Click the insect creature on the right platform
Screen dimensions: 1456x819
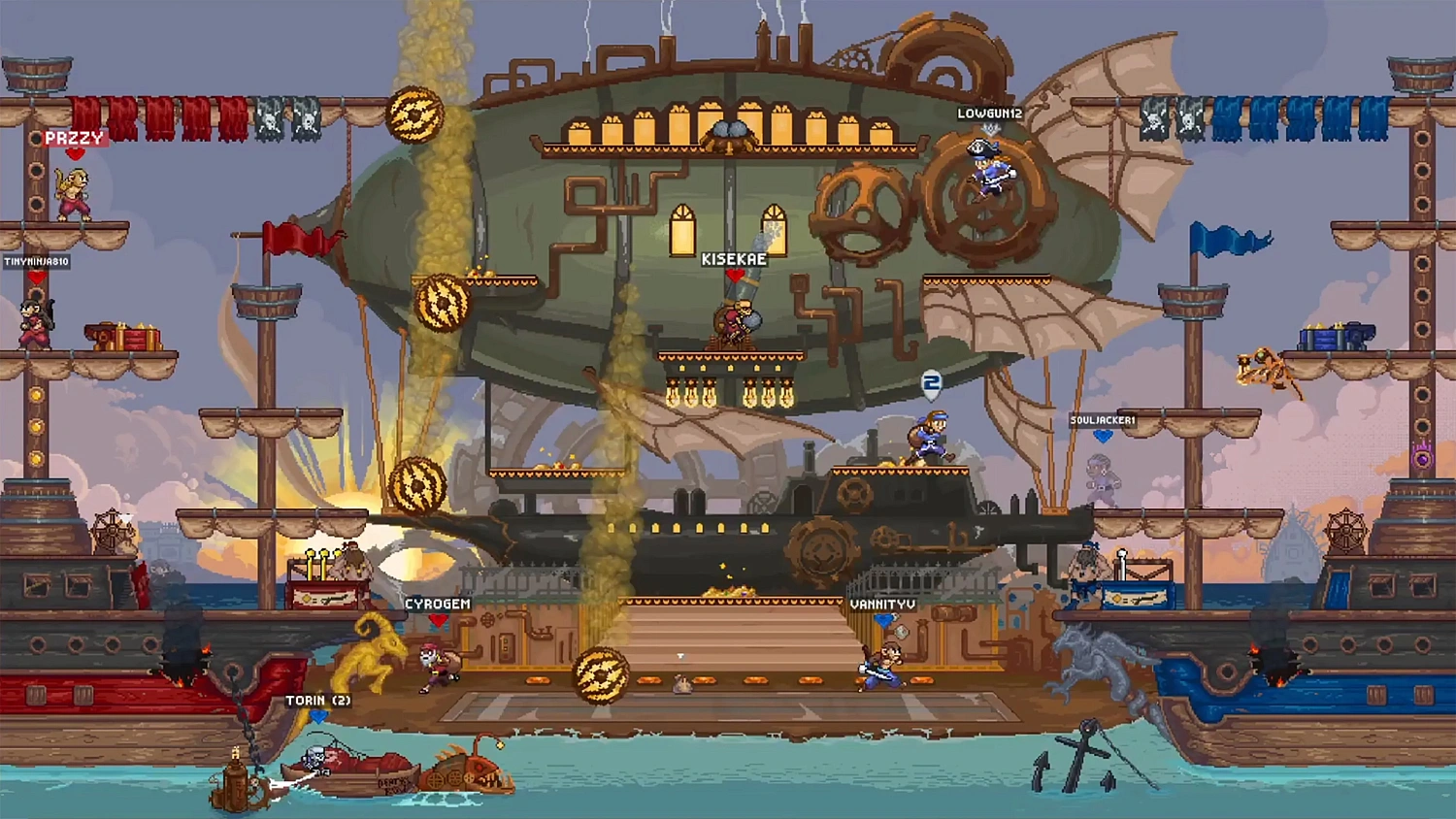coord(1262,364)
